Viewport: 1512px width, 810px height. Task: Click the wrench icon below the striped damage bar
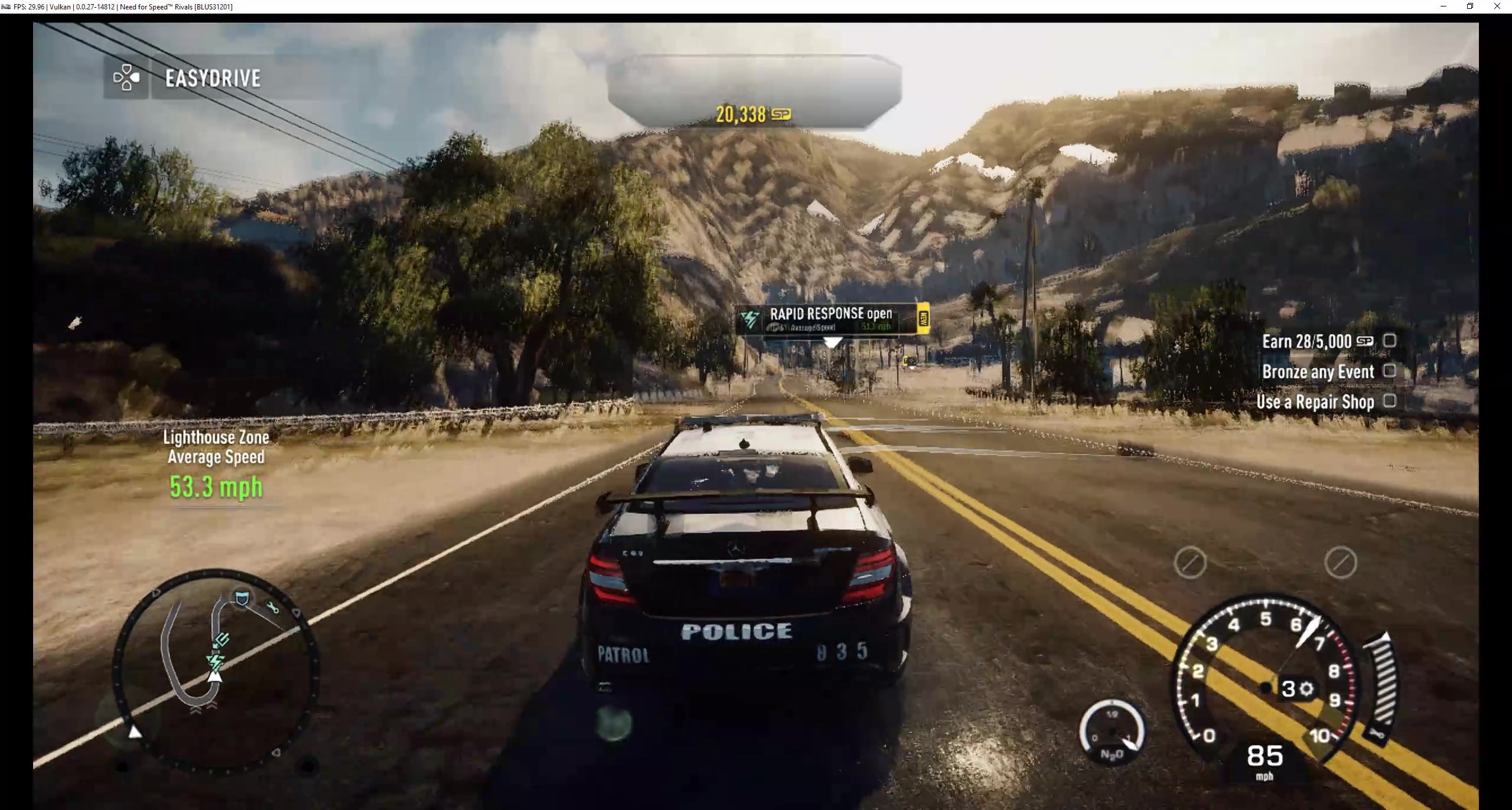pos(1377,734)
